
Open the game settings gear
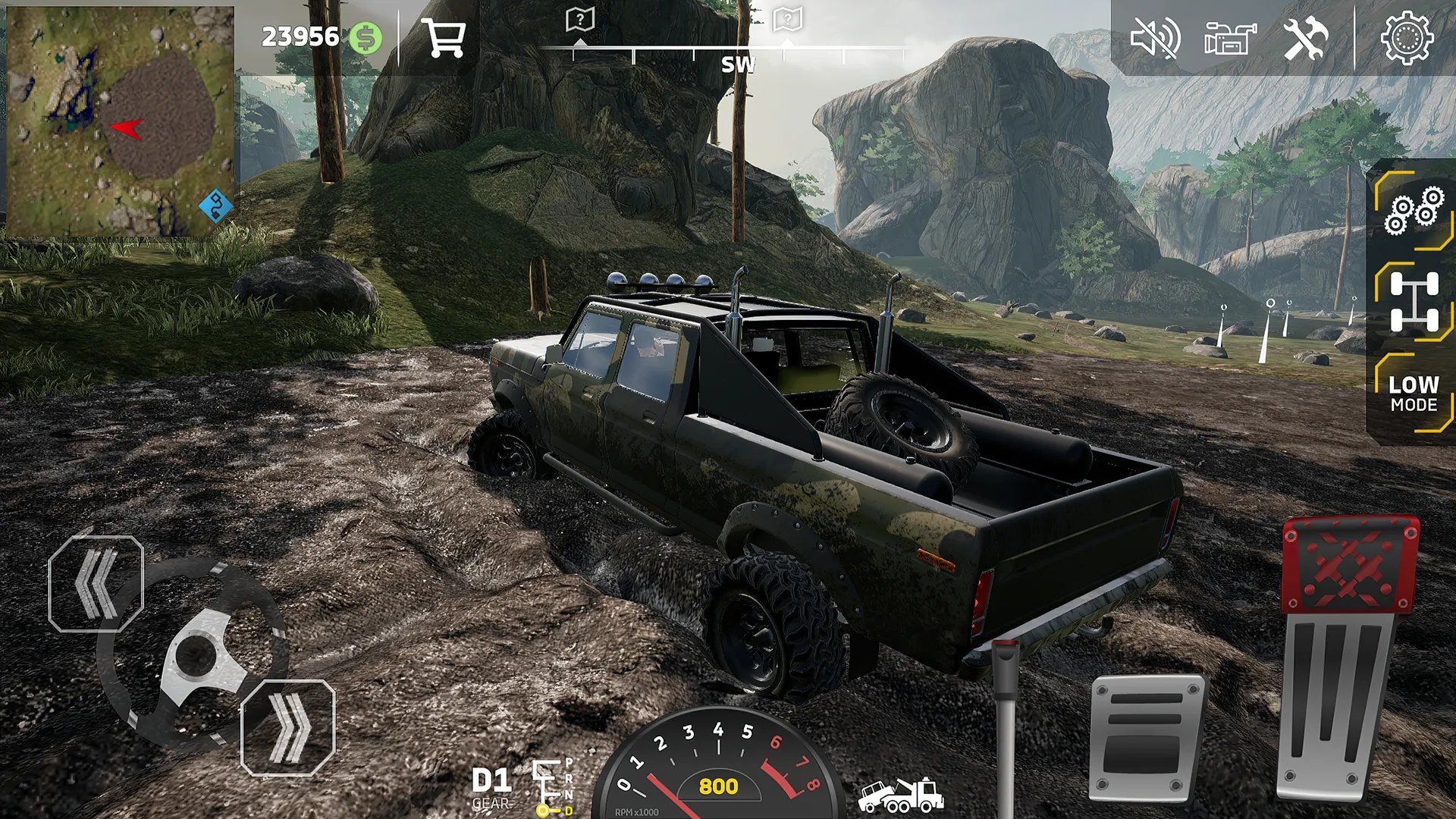point(1407,39)
